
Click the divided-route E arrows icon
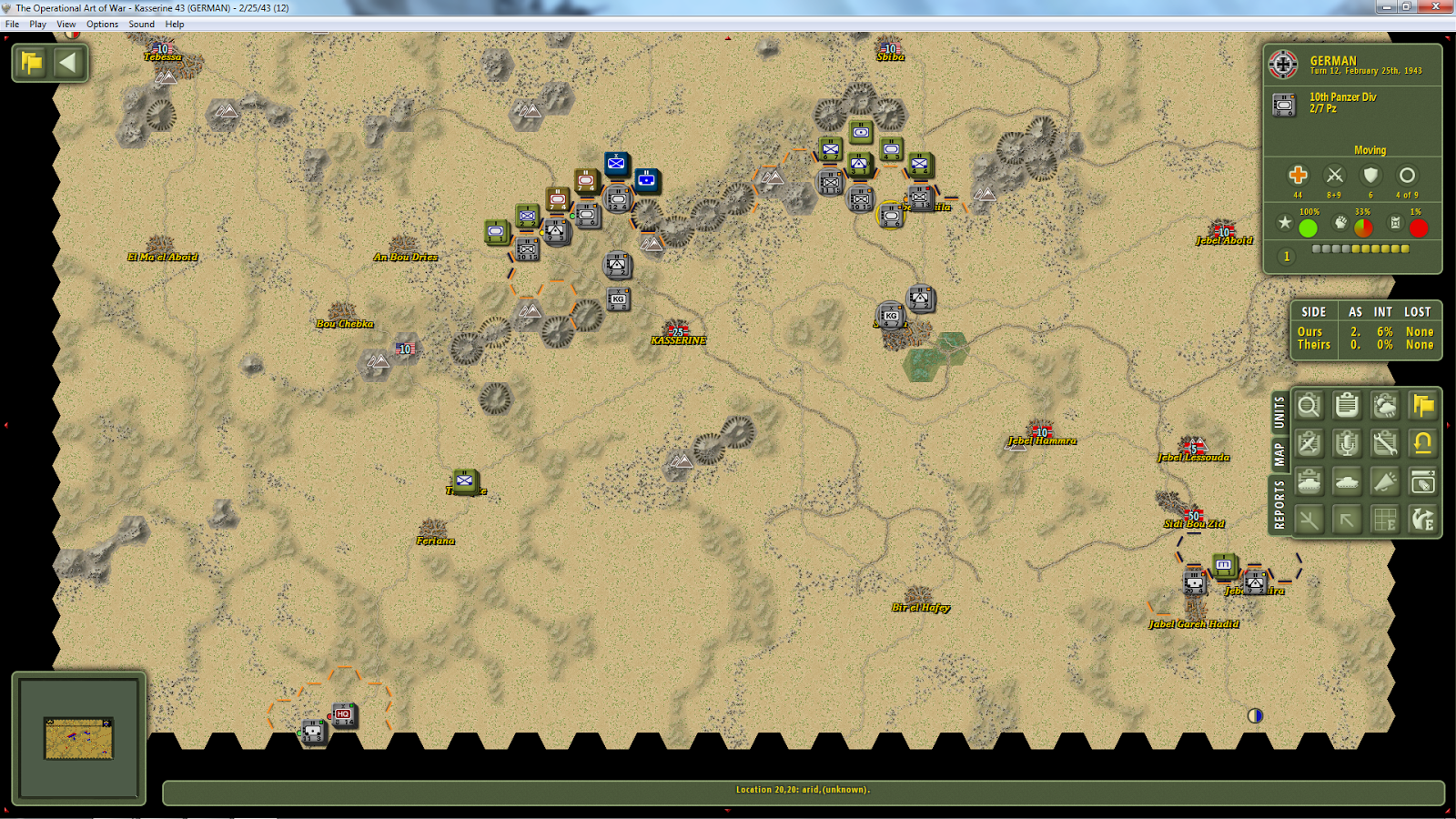[x=1422, y=519]
